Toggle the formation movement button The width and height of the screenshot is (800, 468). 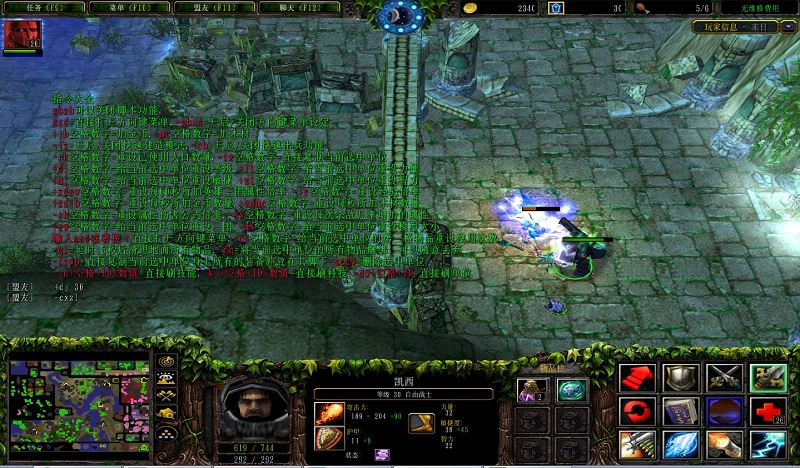168,434
